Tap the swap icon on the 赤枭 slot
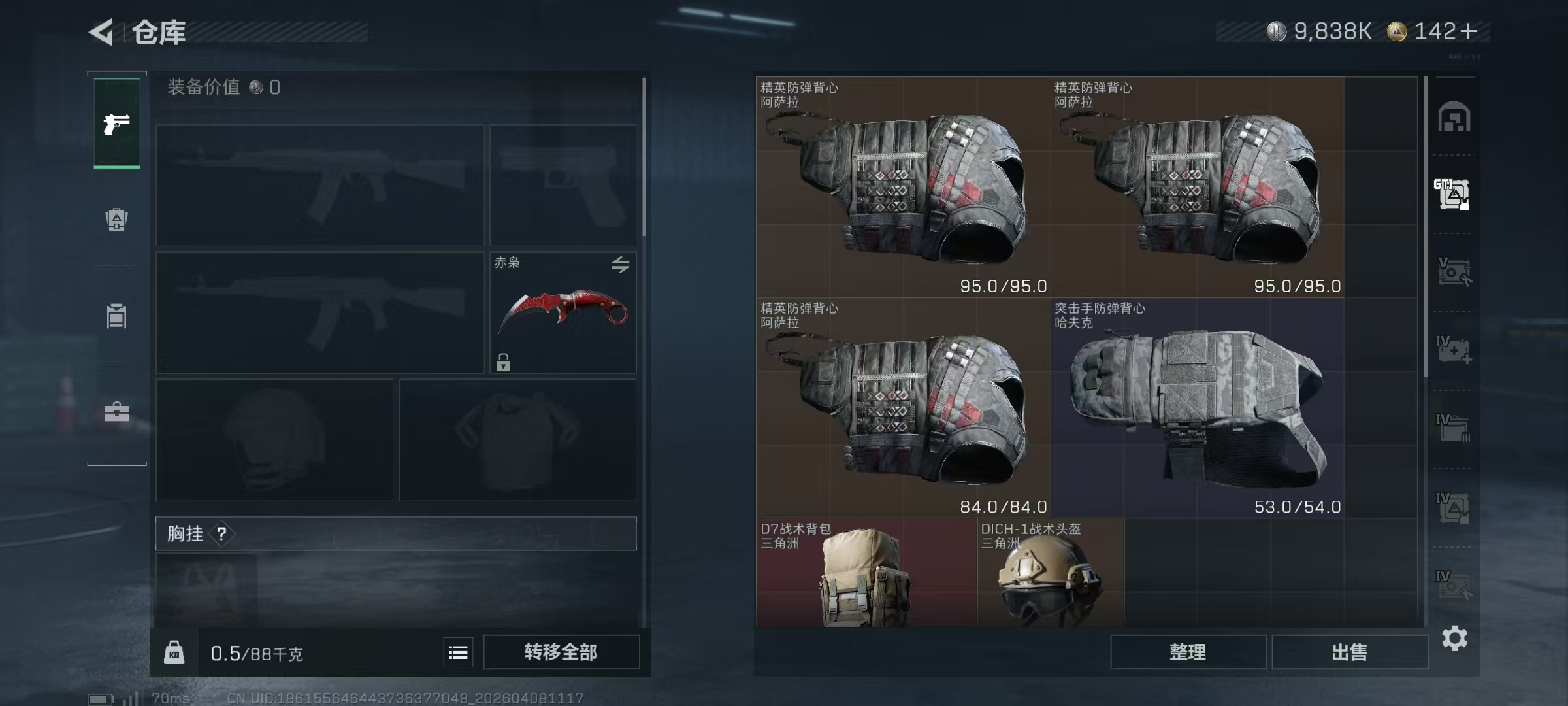Screen dimensions: 1568x706 click(620, 264)
